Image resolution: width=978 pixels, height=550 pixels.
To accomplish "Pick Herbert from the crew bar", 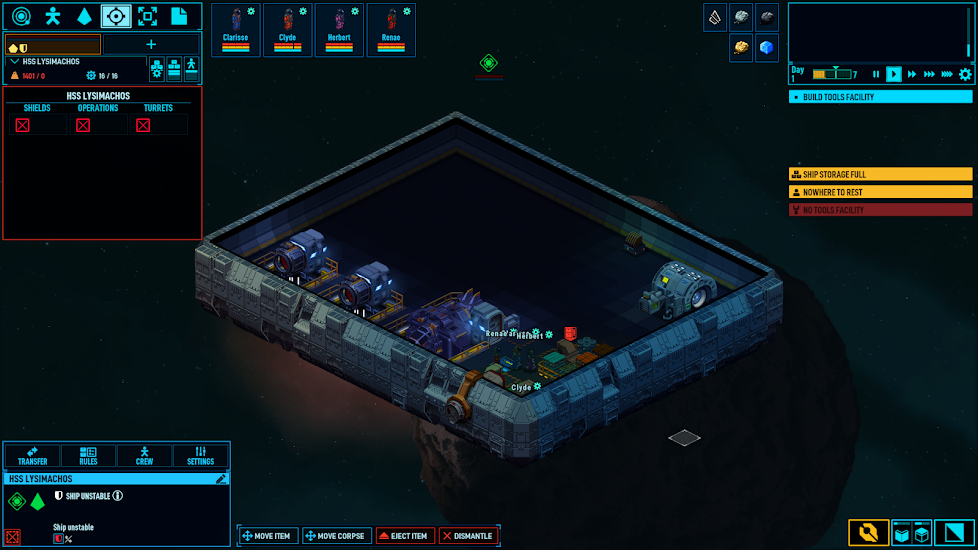I will click(340, 30).
